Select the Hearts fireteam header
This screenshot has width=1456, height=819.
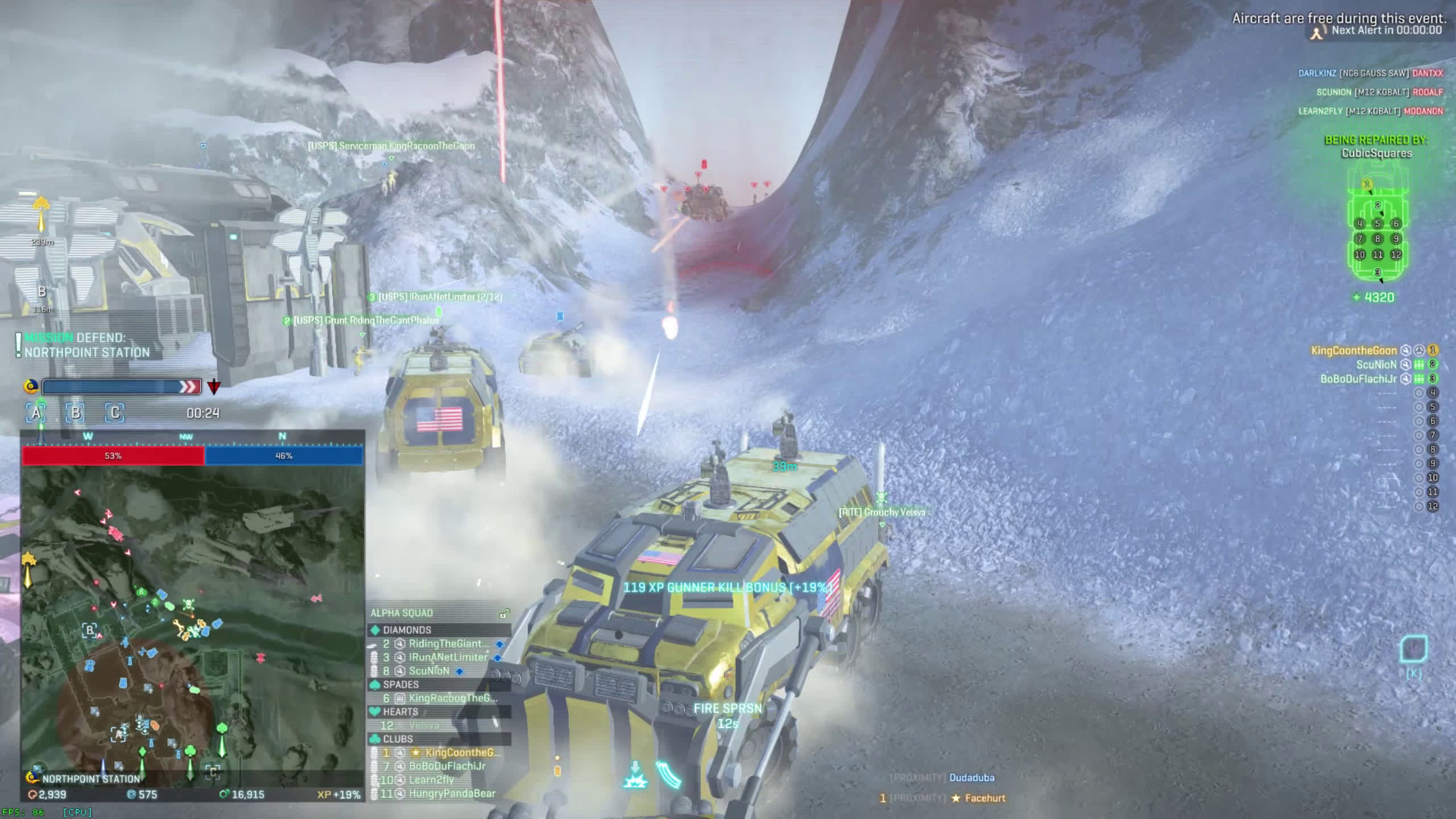pos(400,712)
